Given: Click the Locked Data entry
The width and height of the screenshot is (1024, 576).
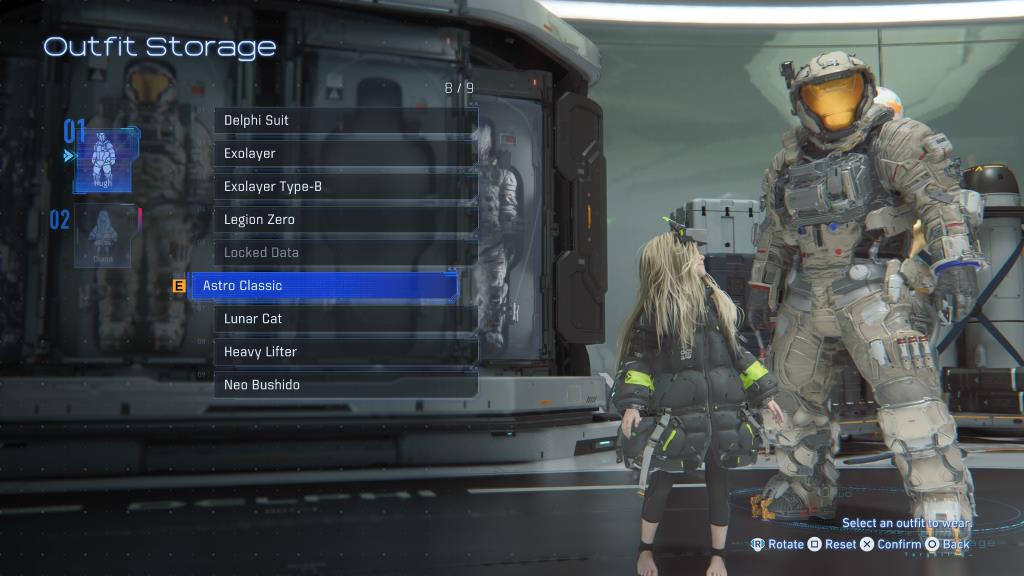Looking at the screenshot, I should tap(345, 252).
